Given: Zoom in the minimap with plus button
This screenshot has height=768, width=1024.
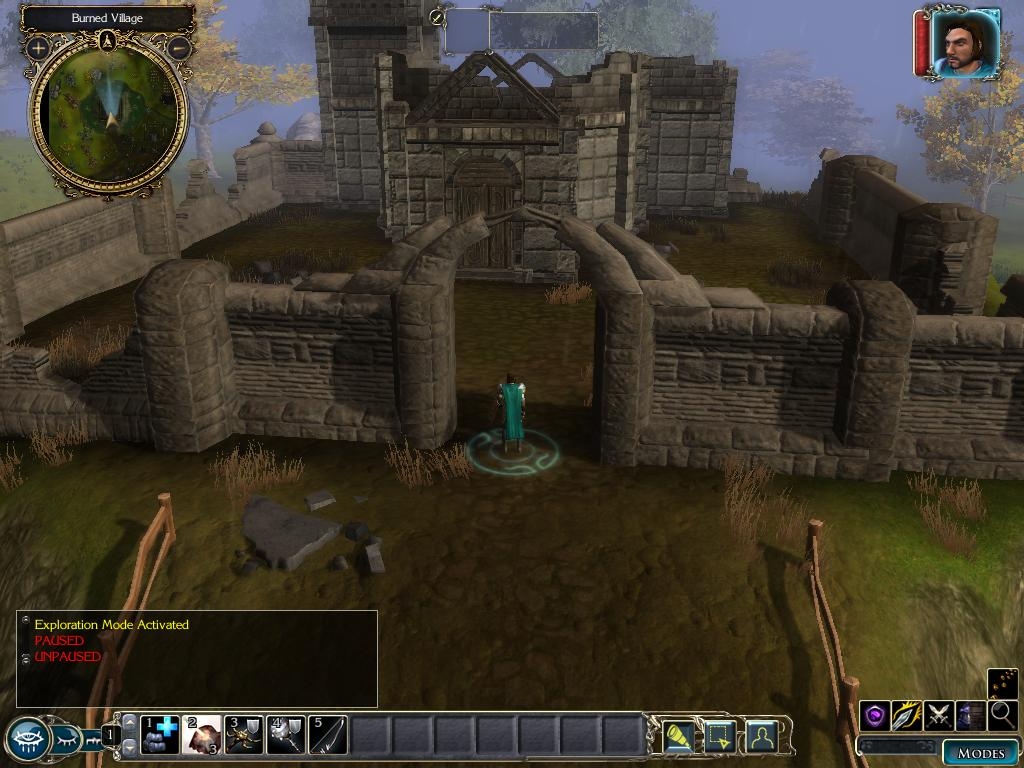Looking at the screenshot, I should (x=38, y=48).
